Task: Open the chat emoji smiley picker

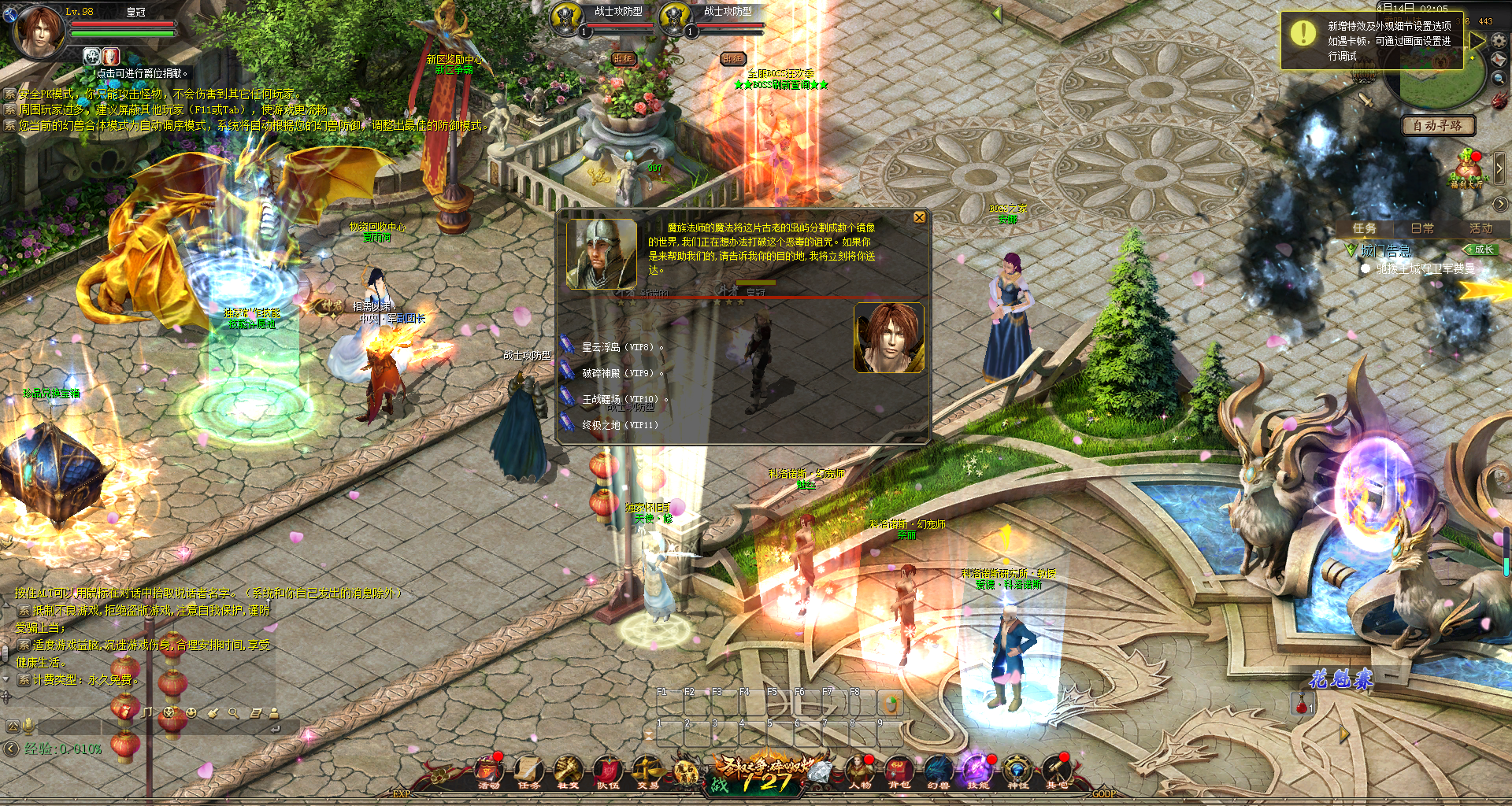Action: (x=191, y=712)
